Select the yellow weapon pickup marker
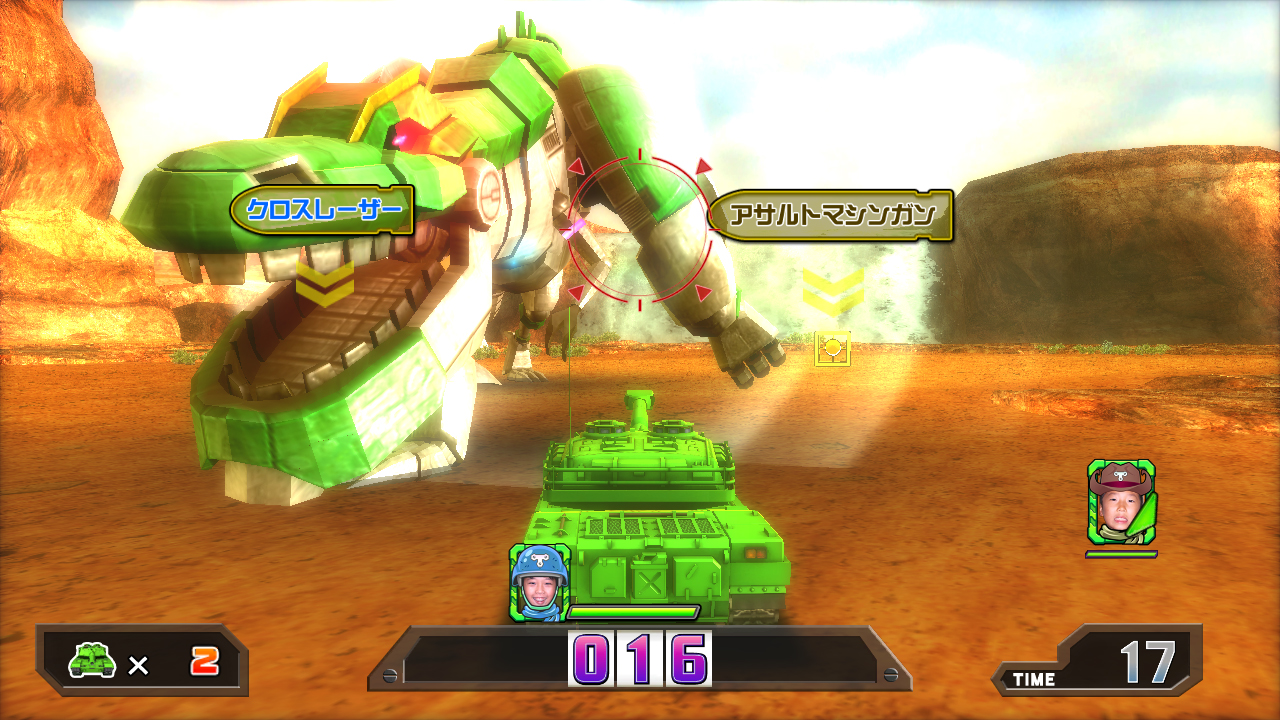 (832, 349)
